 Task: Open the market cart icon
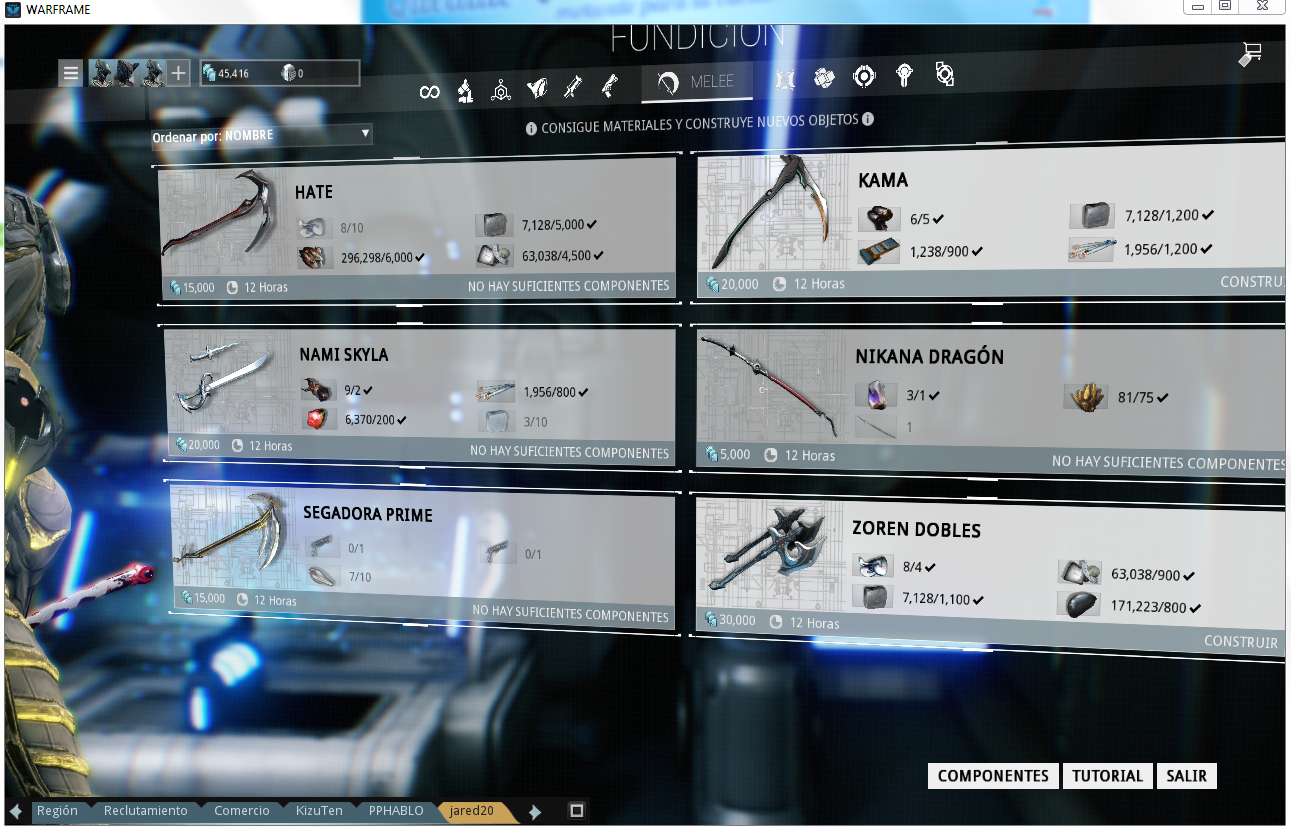(x=1250, y=54)
